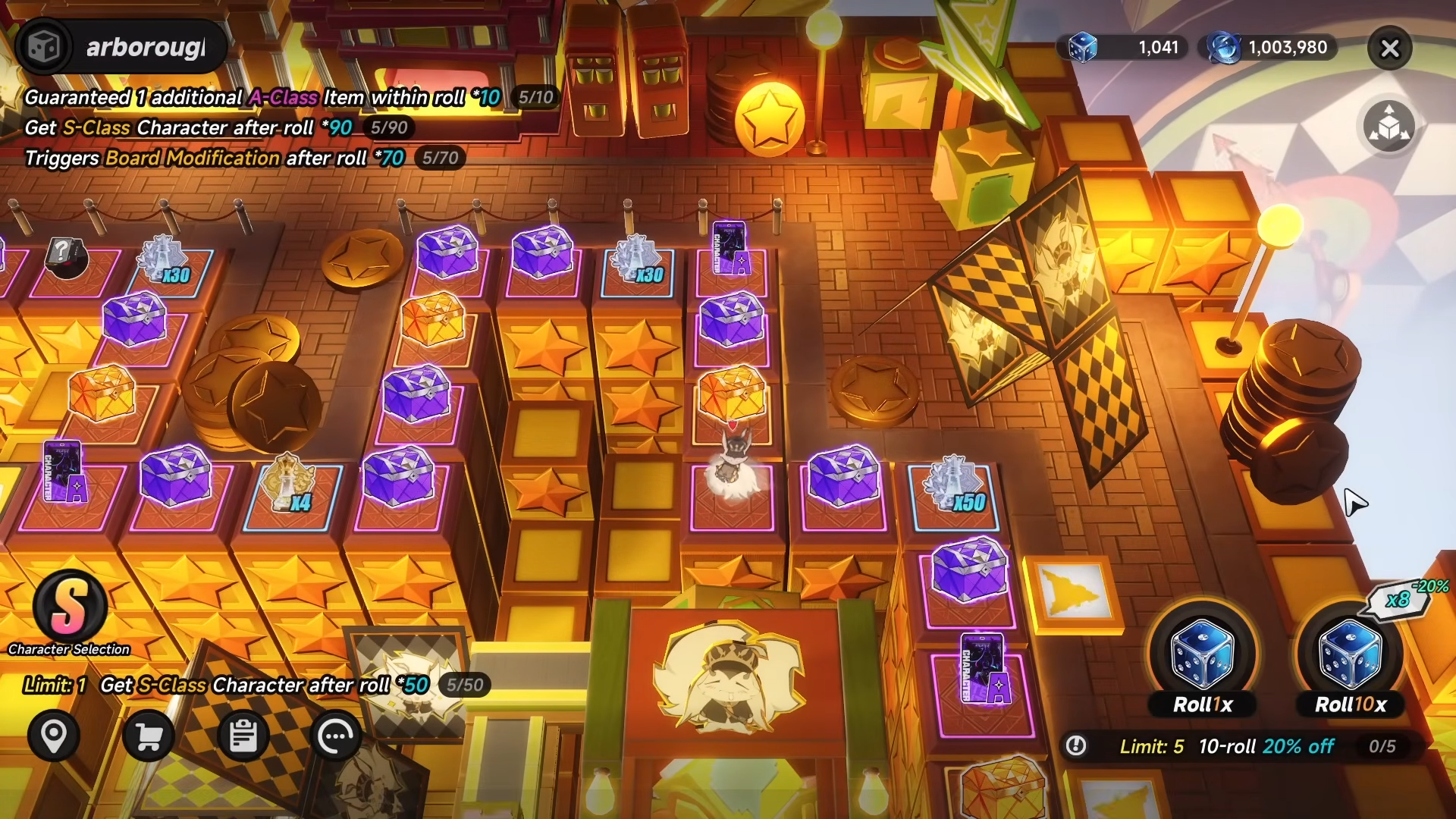Open the location pin map button

[54, 736]
